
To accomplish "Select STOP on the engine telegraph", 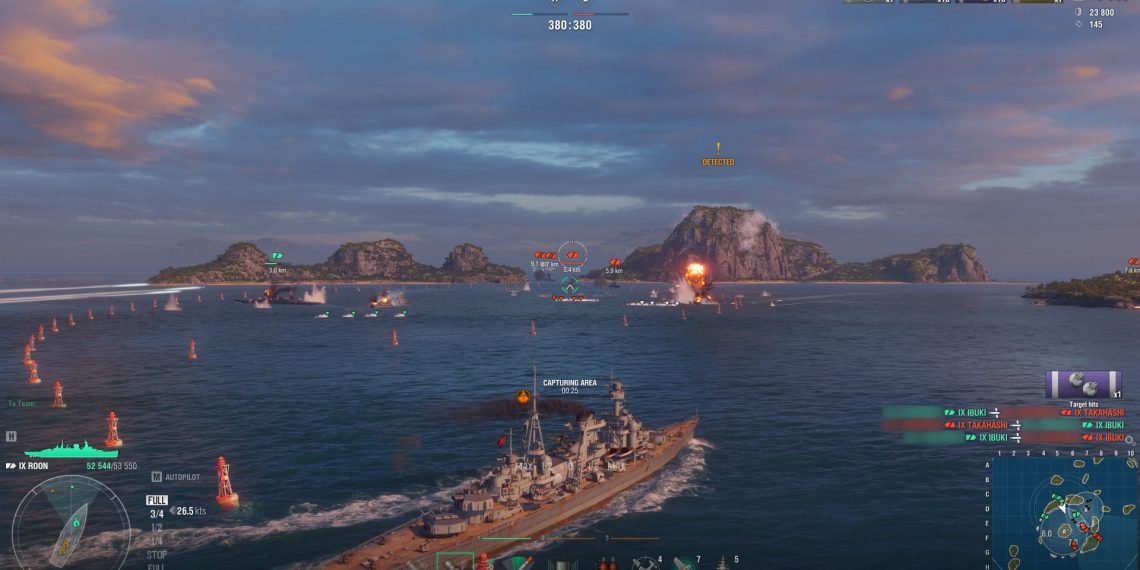I will [157, 554].
